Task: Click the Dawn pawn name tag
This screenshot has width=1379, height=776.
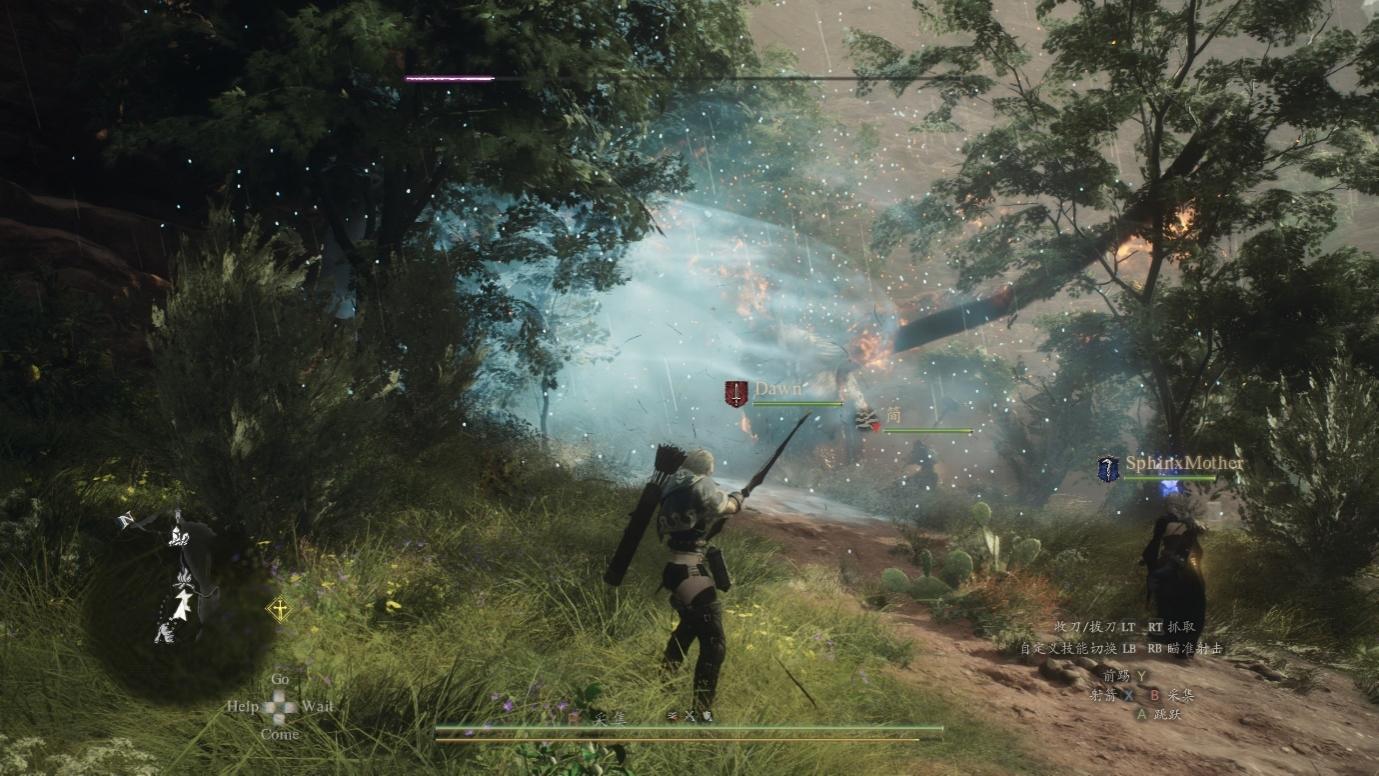Action: [778, 388]
